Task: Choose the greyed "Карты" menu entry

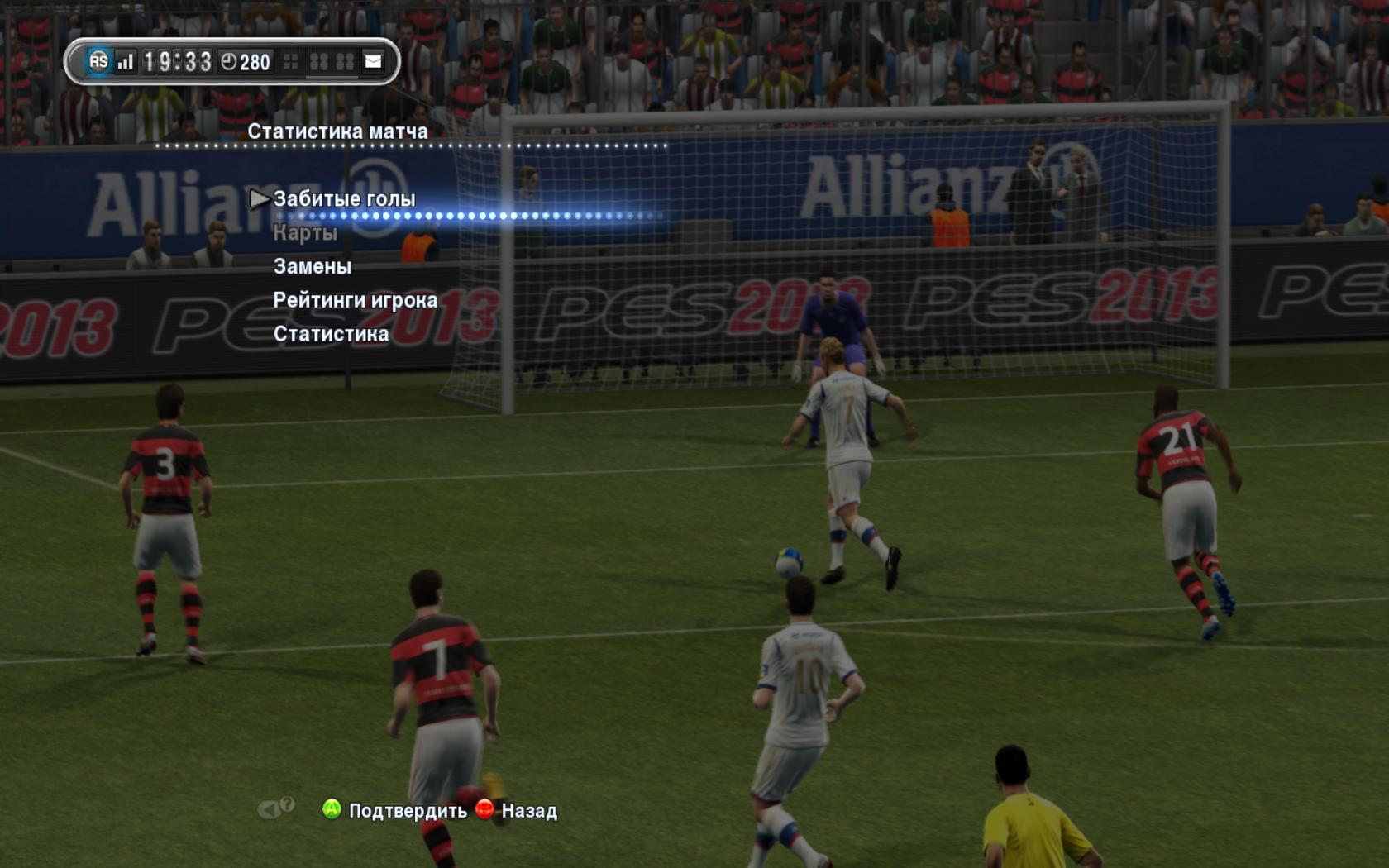Action: [x=305, y=233]
